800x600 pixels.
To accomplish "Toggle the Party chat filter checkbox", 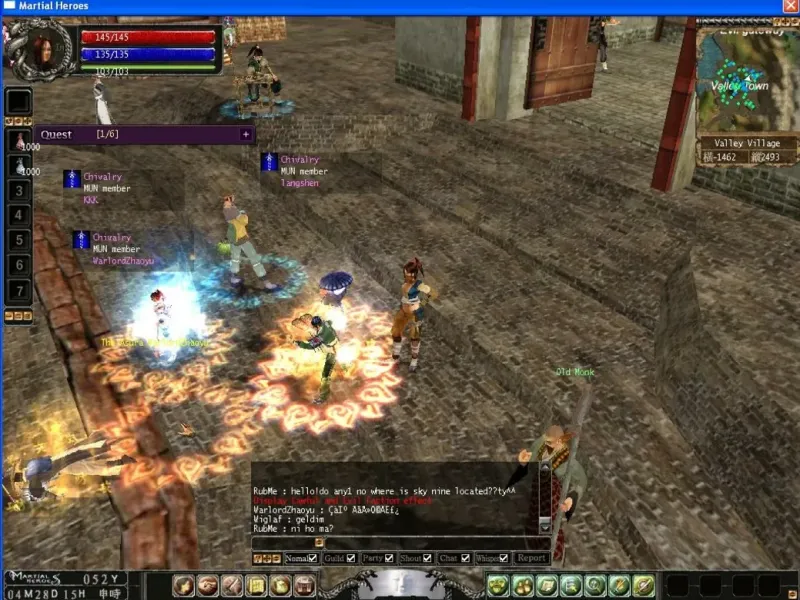I will (x=391, y=558).
